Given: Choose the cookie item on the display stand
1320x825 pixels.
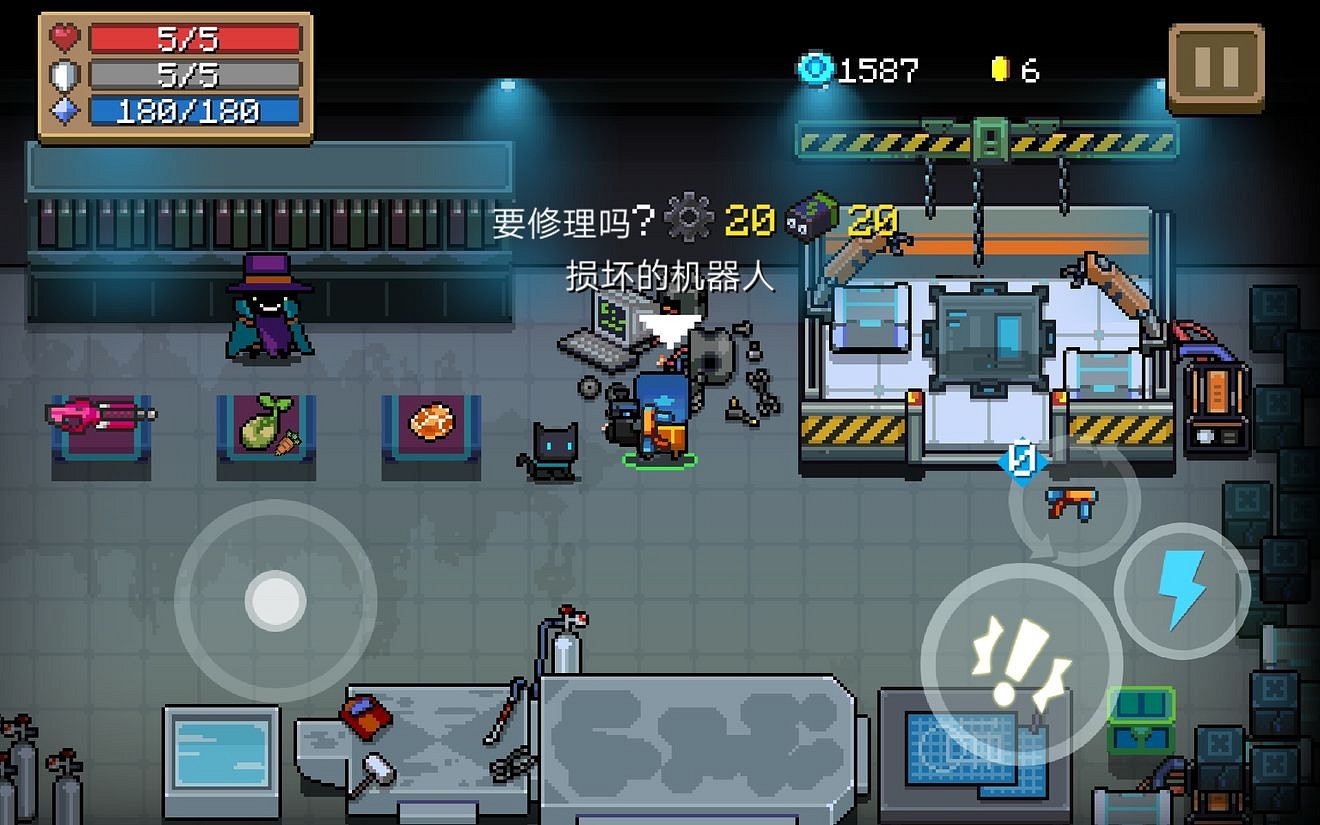Looking at the screenshot, I should point(428,420).
